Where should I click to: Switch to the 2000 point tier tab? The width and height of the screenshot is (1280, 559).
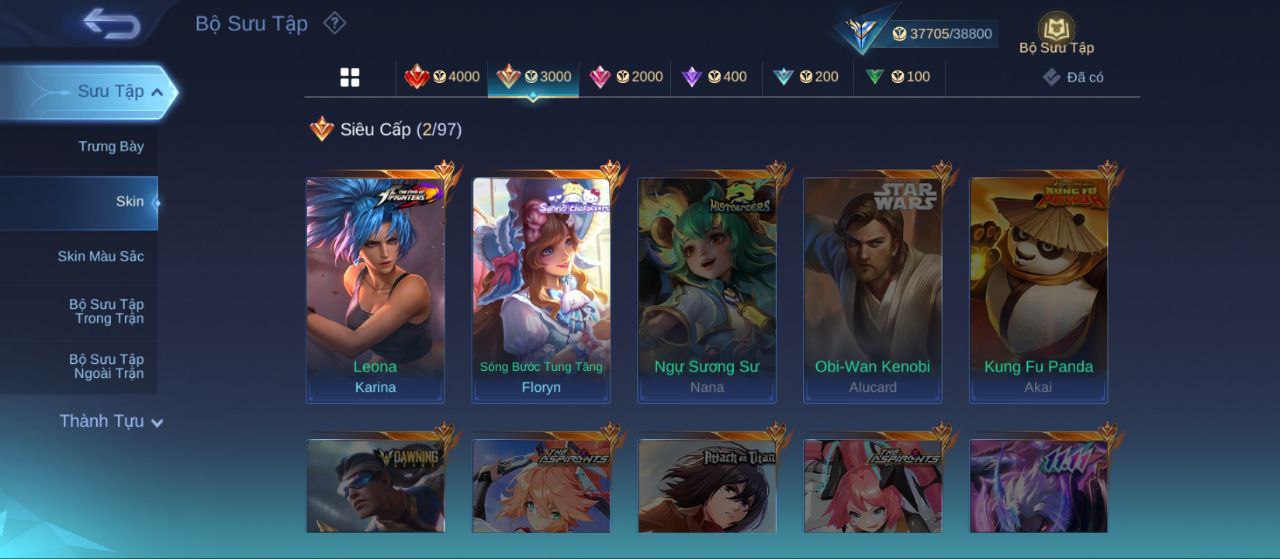[x=625, y=77]
